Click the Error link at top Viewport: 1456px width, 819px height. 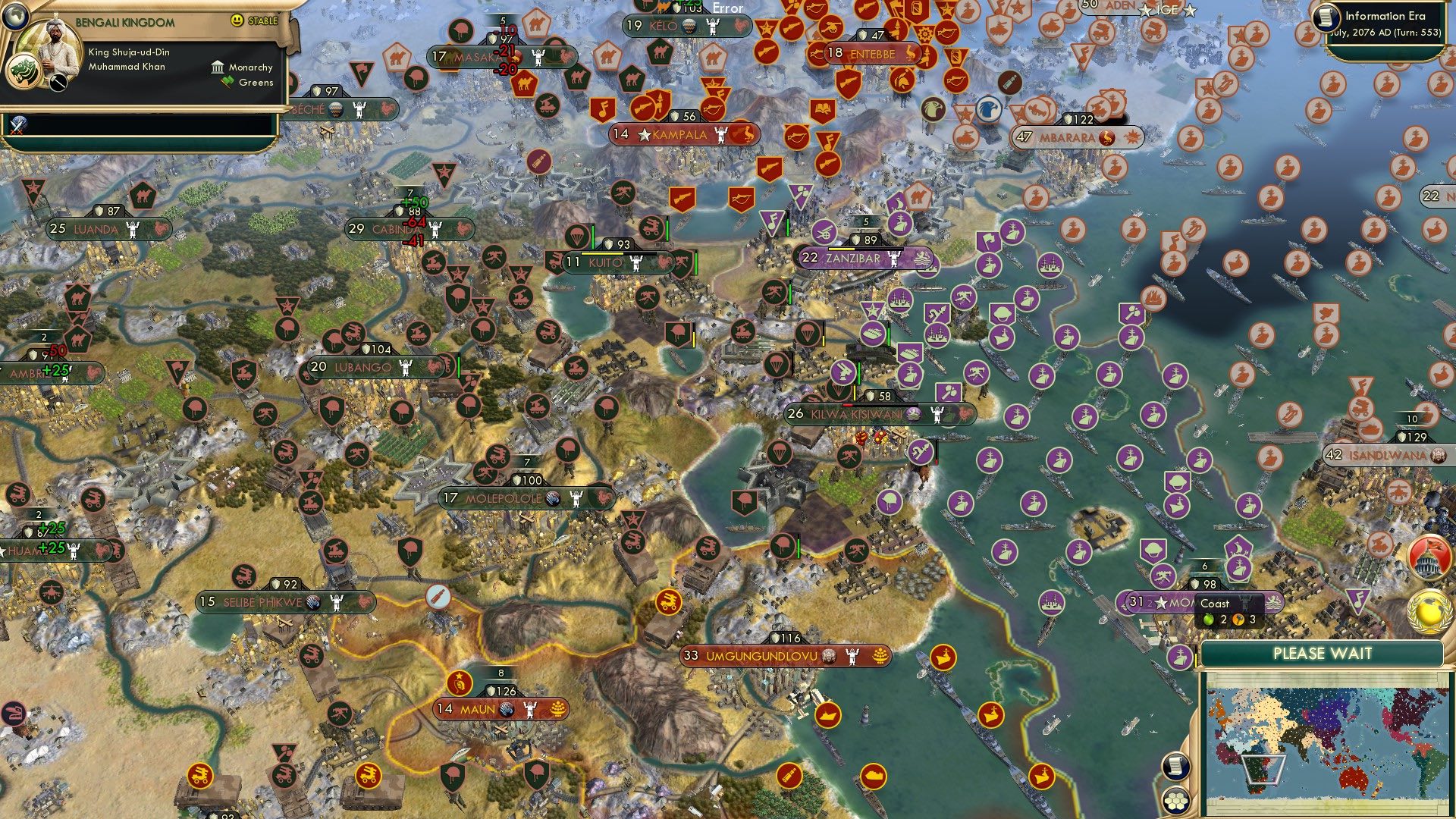pos(726,8)
